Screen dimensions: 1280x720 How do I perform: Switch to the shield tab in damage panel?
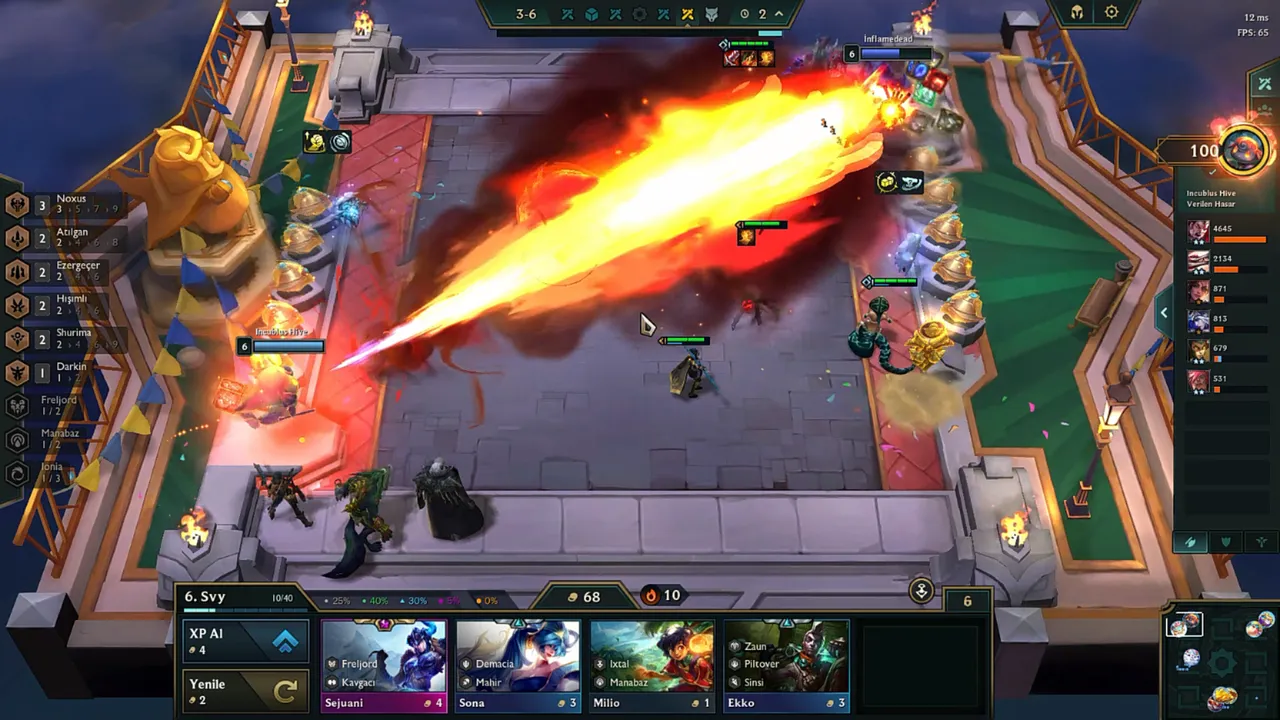[x=1226, y=542]
